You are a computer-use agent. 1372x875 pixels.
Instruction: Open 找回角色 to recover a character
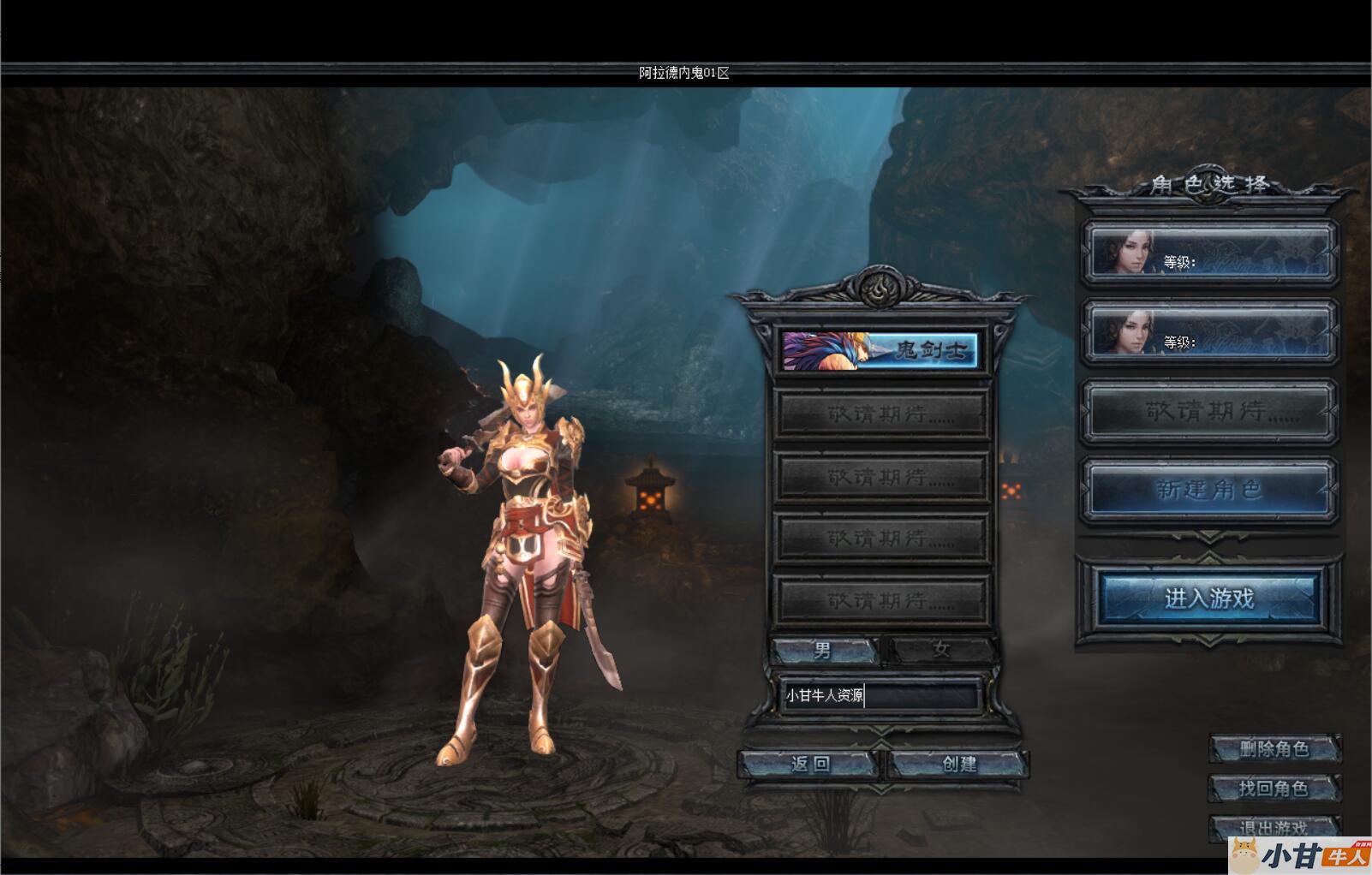(1274, 789)
